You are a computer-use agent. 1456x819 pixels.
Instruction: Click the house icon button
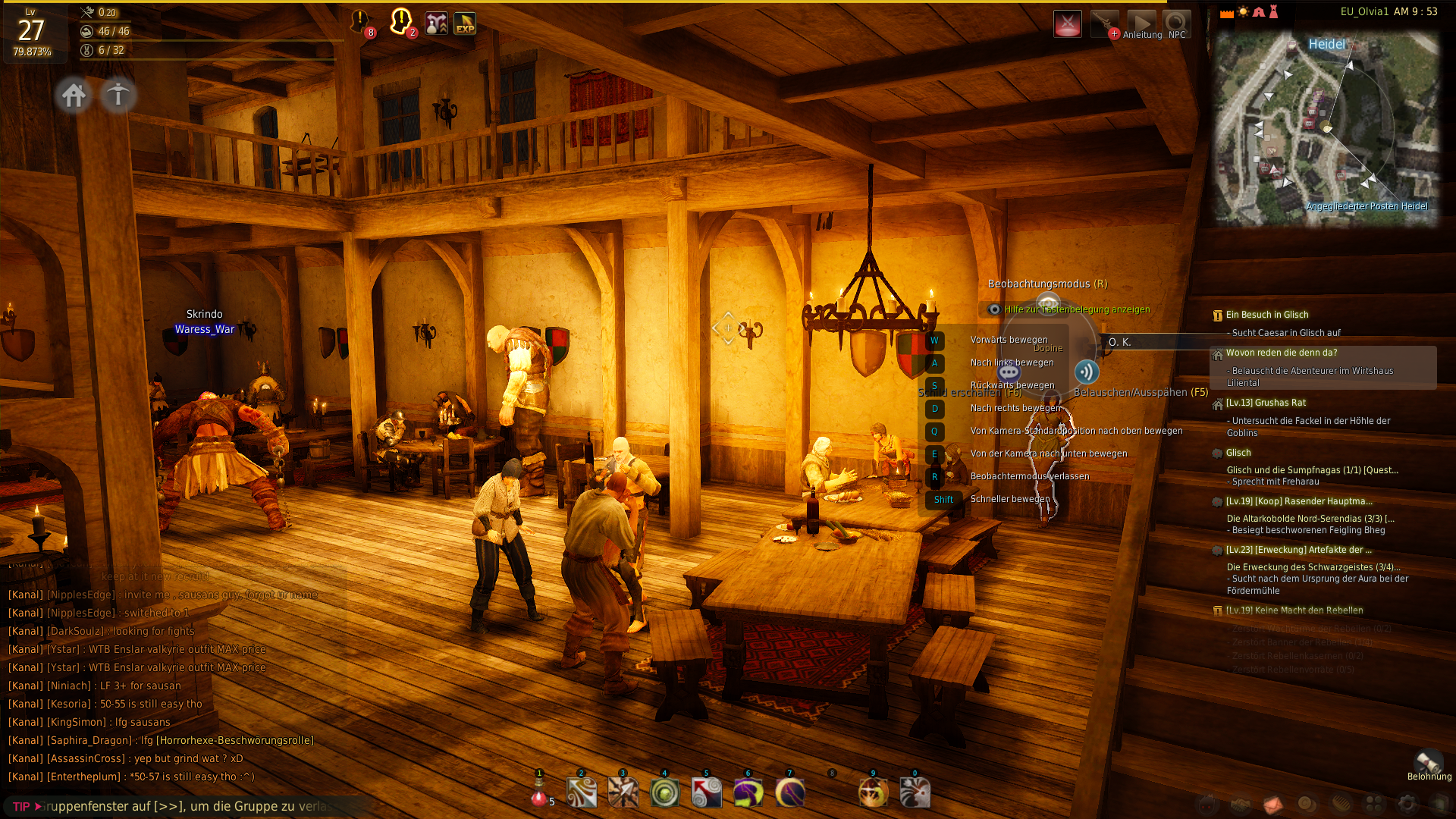point(74,96)
